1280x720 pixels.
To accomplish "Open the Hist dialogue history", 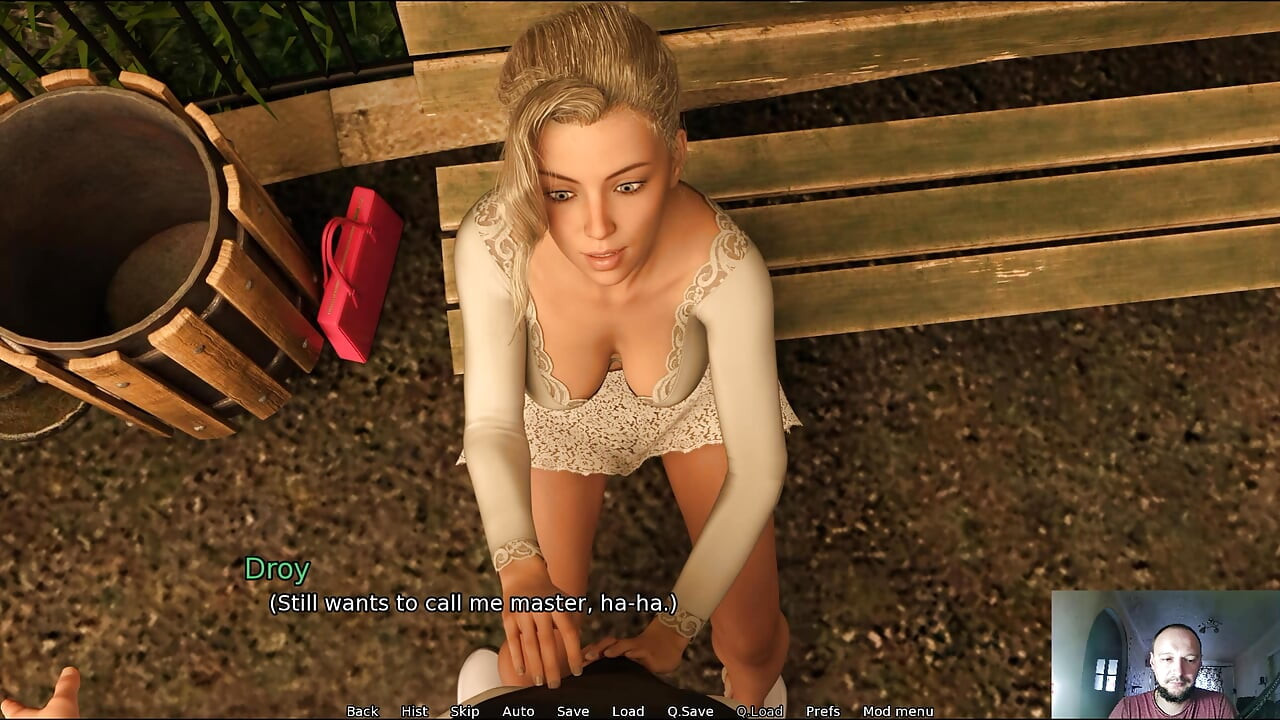I will pyautogui.click(x=414, y=711).
